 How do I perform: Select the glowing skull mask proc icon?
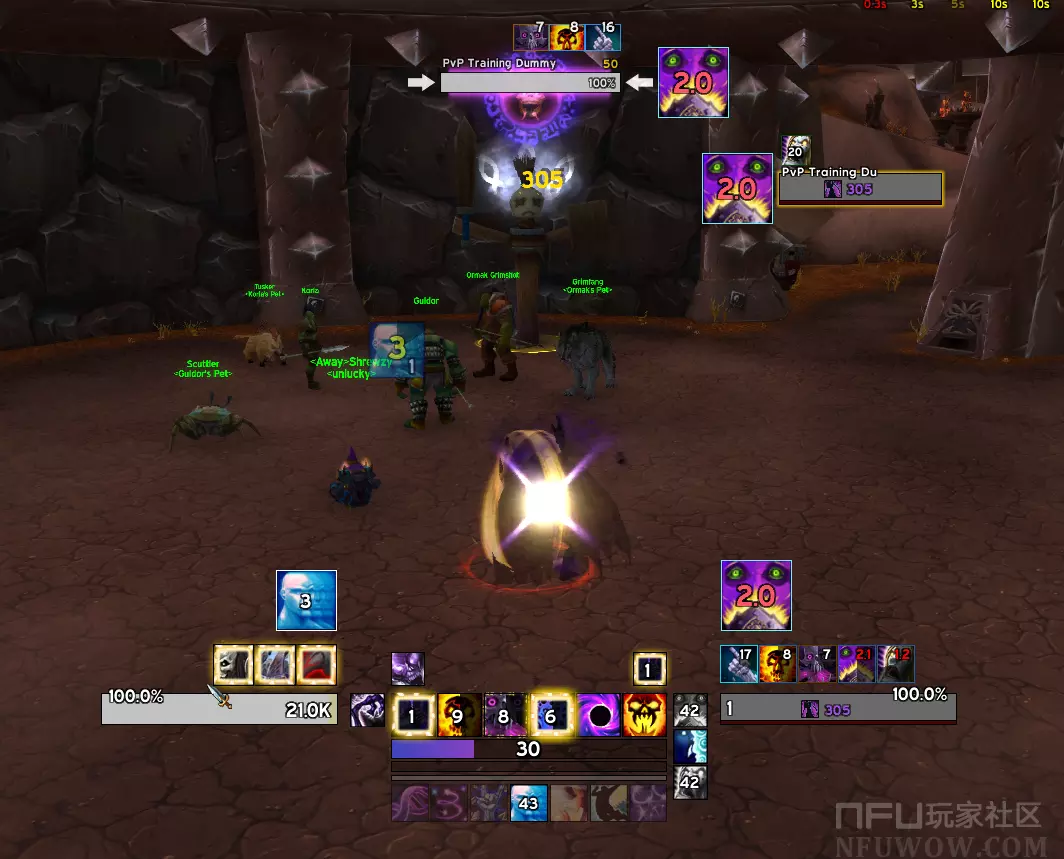[x=233, y=665]
